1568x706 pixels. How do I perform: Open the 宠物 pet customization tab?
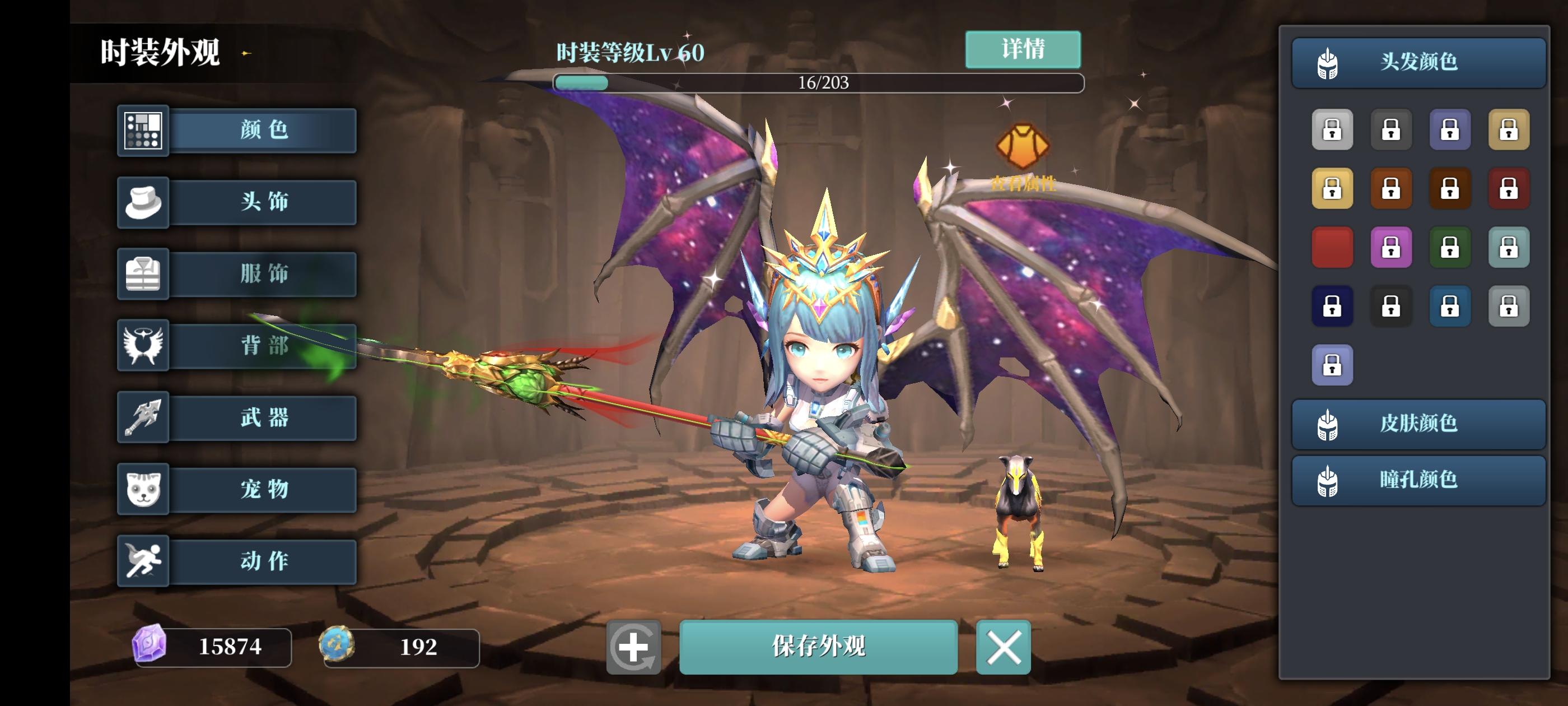click(262, 490)
